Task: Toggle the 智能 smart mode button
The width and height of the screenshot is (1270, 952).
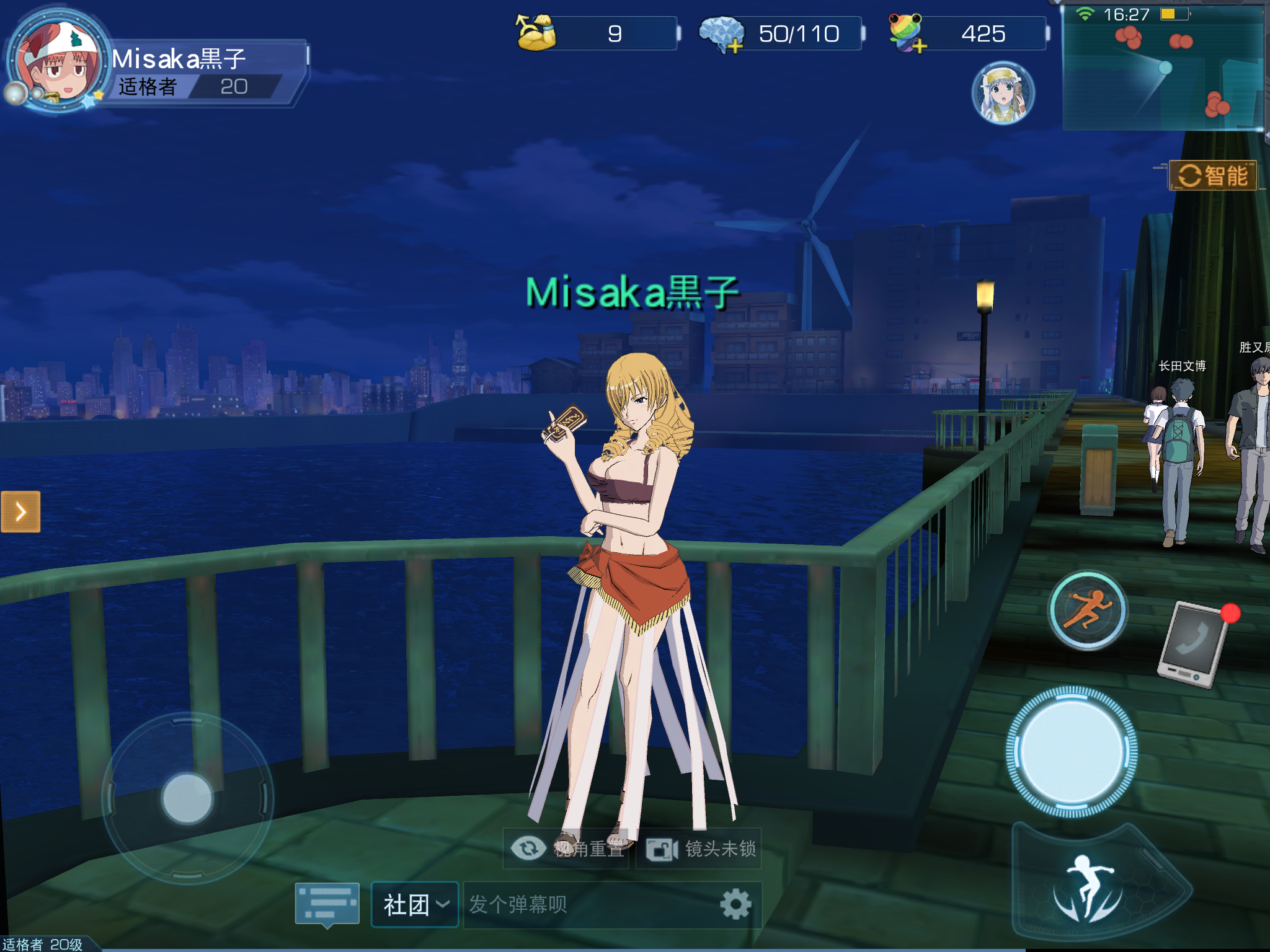Action: 1212,175
